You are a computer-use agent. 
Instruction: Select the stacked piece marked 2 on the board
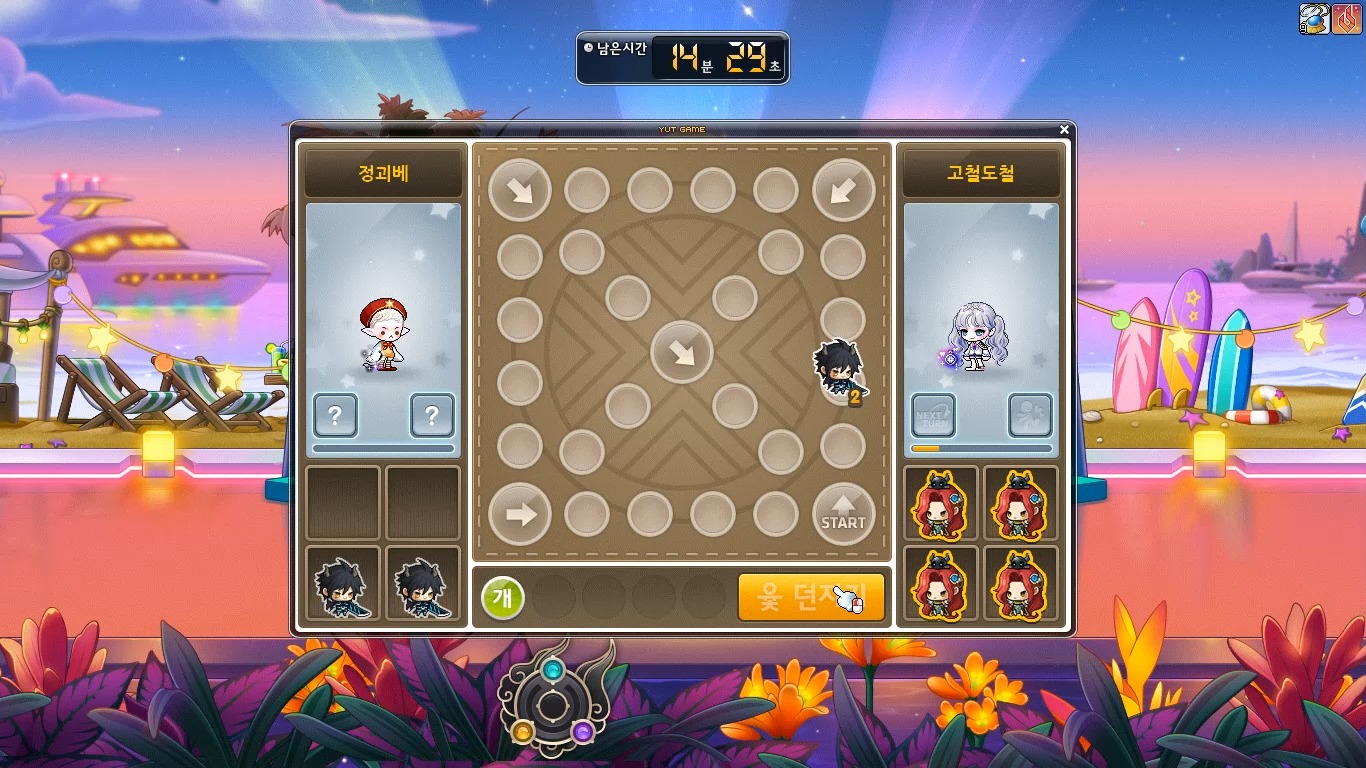(x=838, y=372)
